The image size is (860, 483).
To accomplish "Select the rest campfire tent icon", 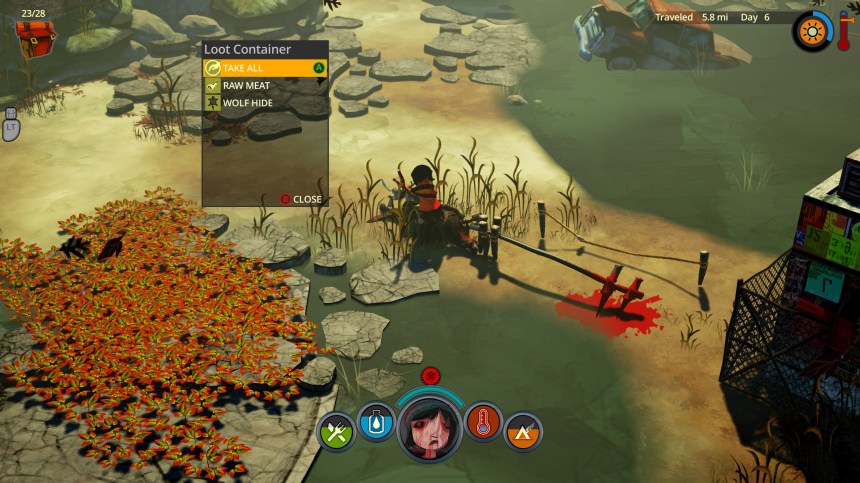I will pyautogui.click(x=523, y=431).
